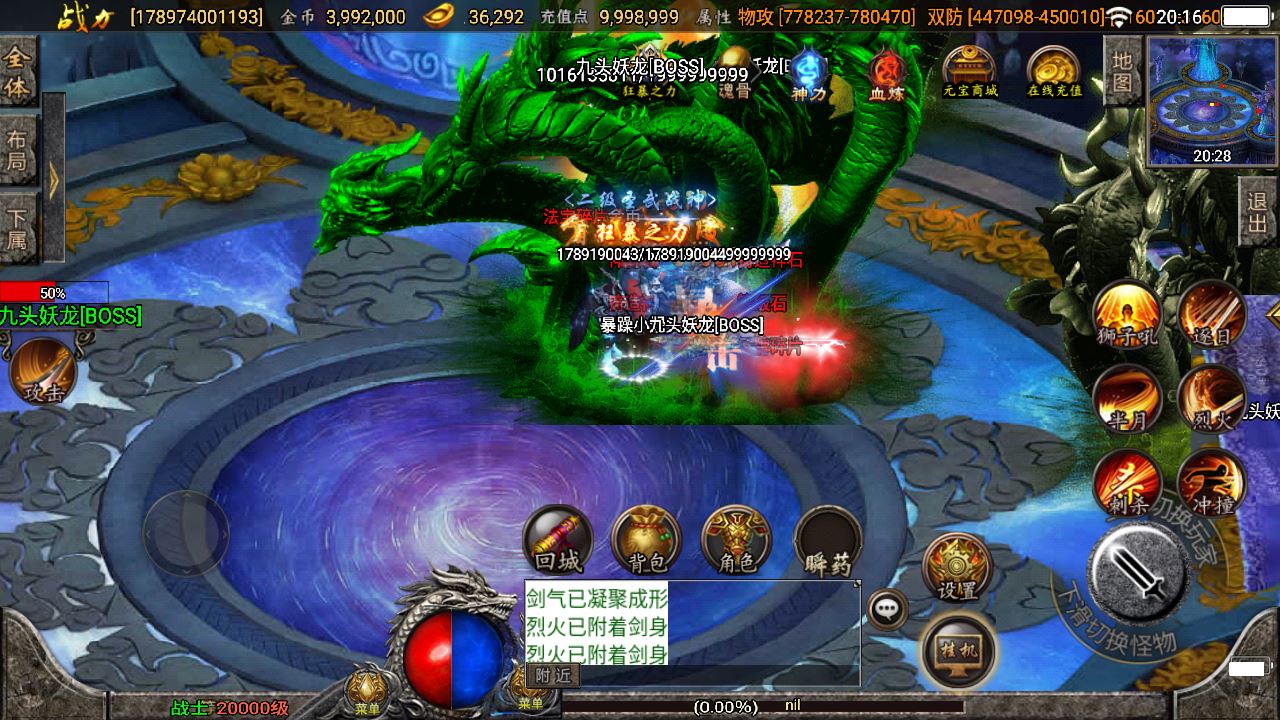Trigger the 冲撞 charge skill
This screenshot has height=720, width=1280.
pos(1211,484)
